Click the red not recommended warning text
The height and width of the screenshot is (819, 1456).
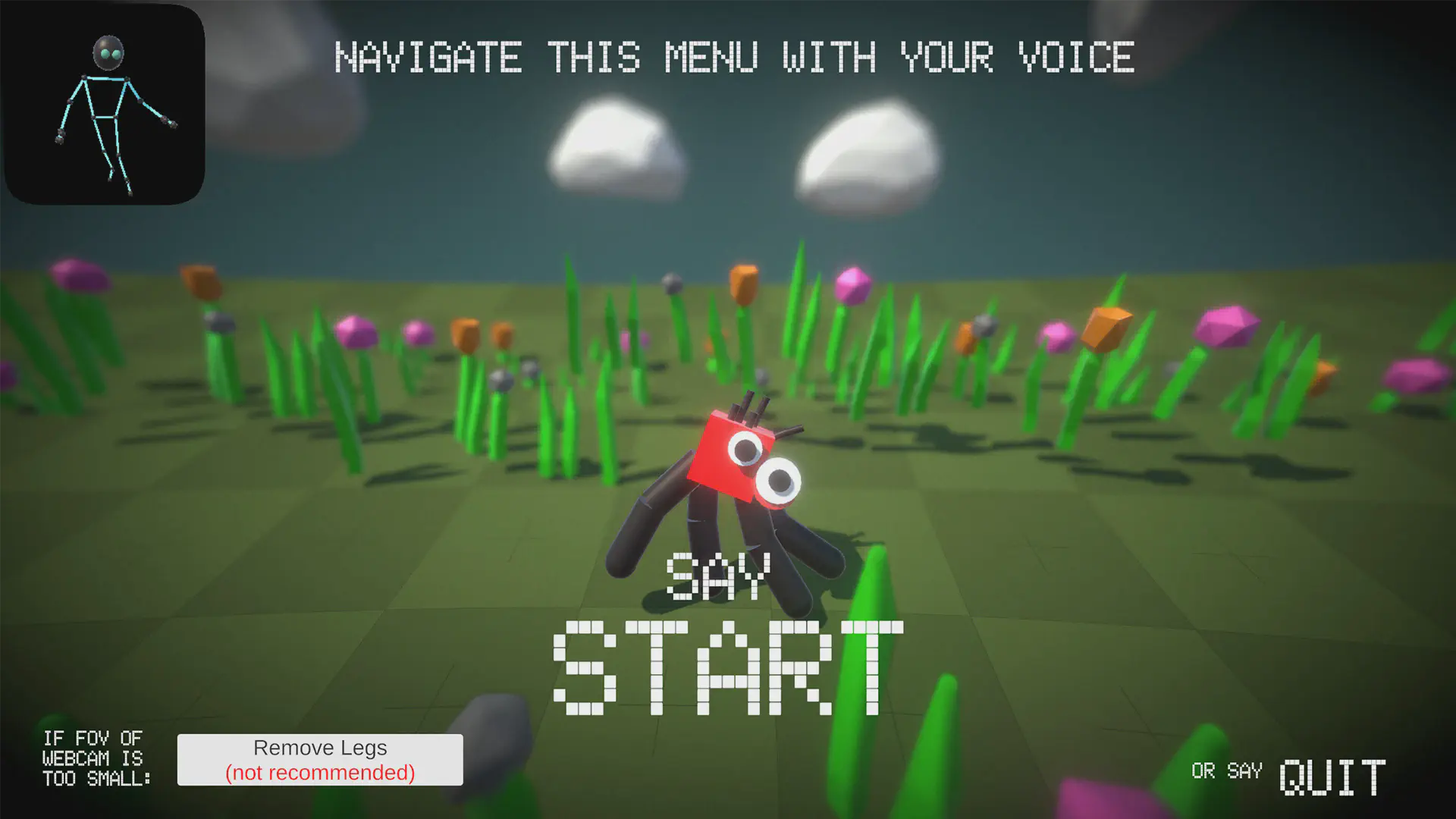pyautogui.click(x=320, y=773)
